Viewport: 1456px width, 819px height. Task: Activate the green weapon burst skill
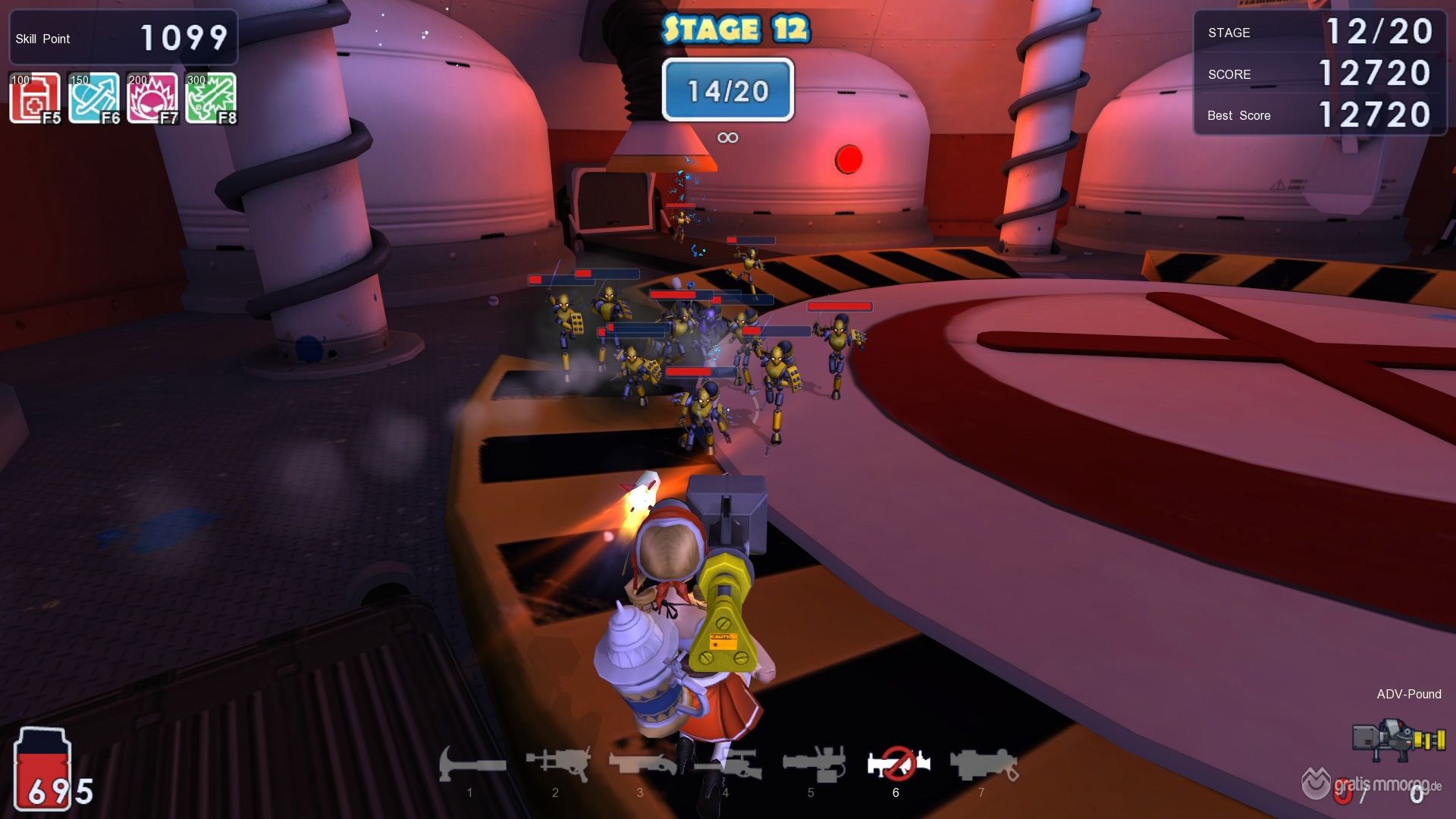[x=211, y=98]
